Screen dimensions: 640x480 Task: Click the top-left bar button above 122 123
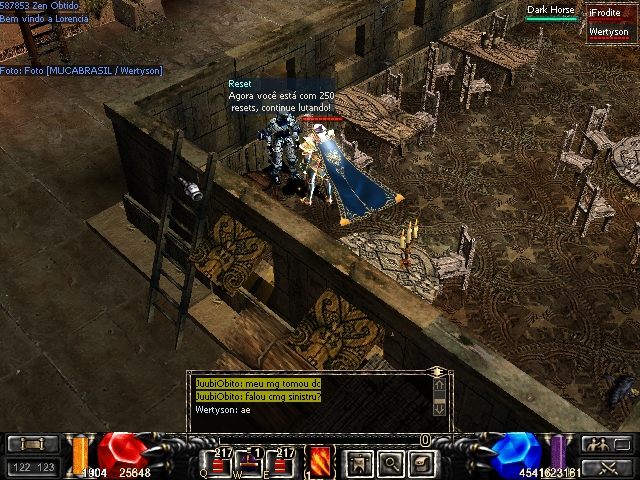pos(32,445)
